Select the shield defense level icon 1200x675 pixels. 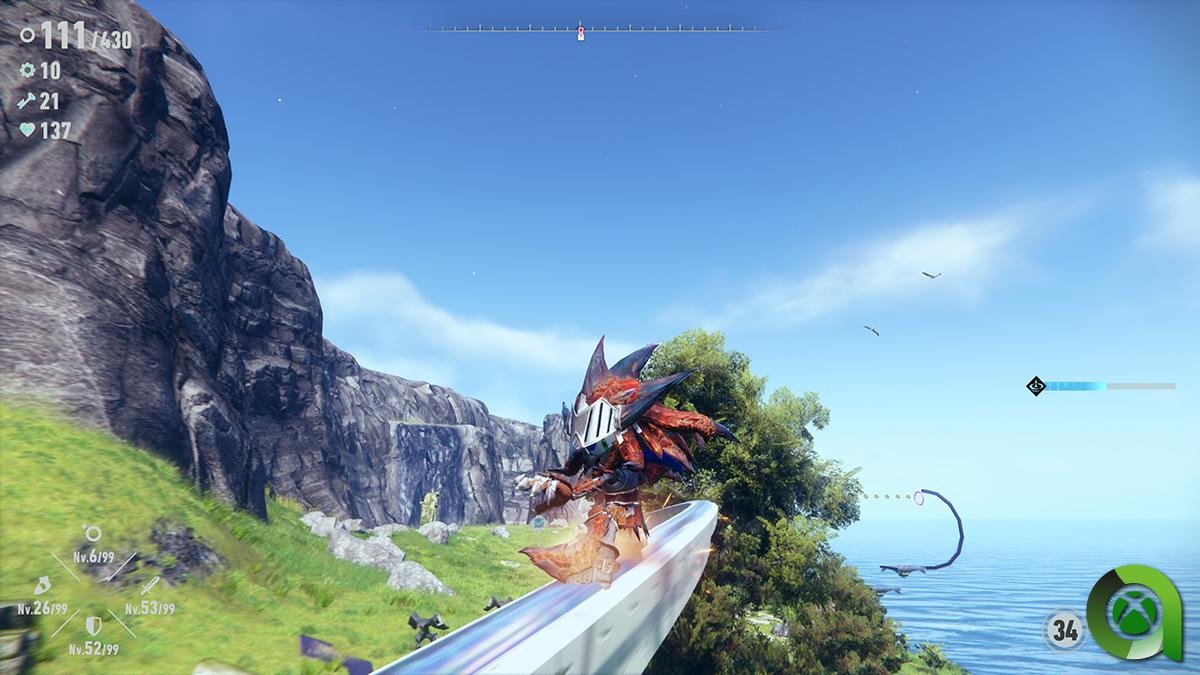point(93,626)
